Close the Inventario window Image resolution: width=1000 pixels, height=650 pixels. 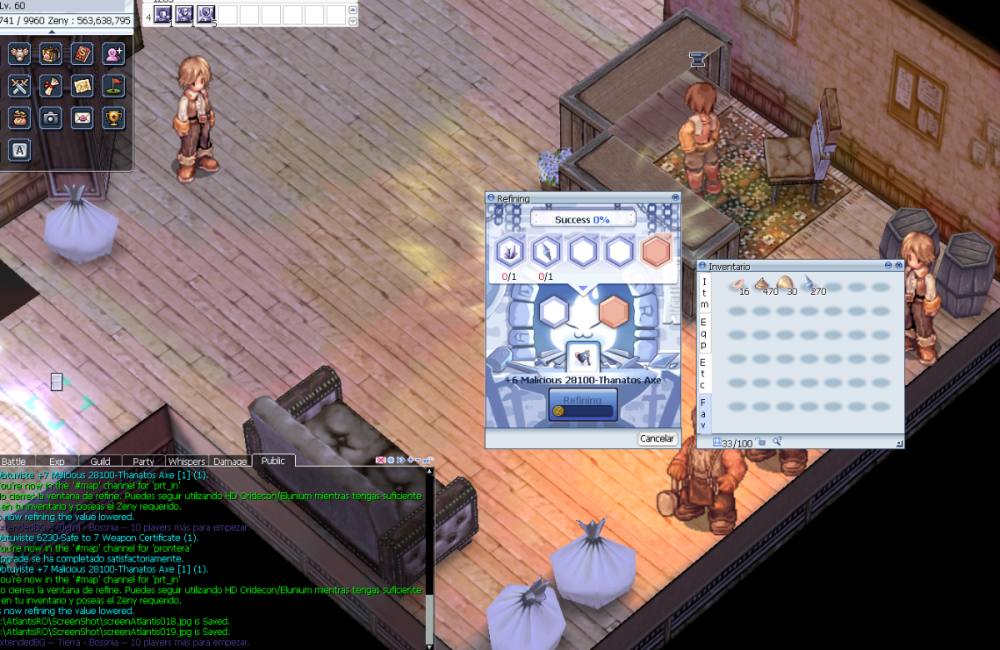pyautogui.click(x=898, y=267)
